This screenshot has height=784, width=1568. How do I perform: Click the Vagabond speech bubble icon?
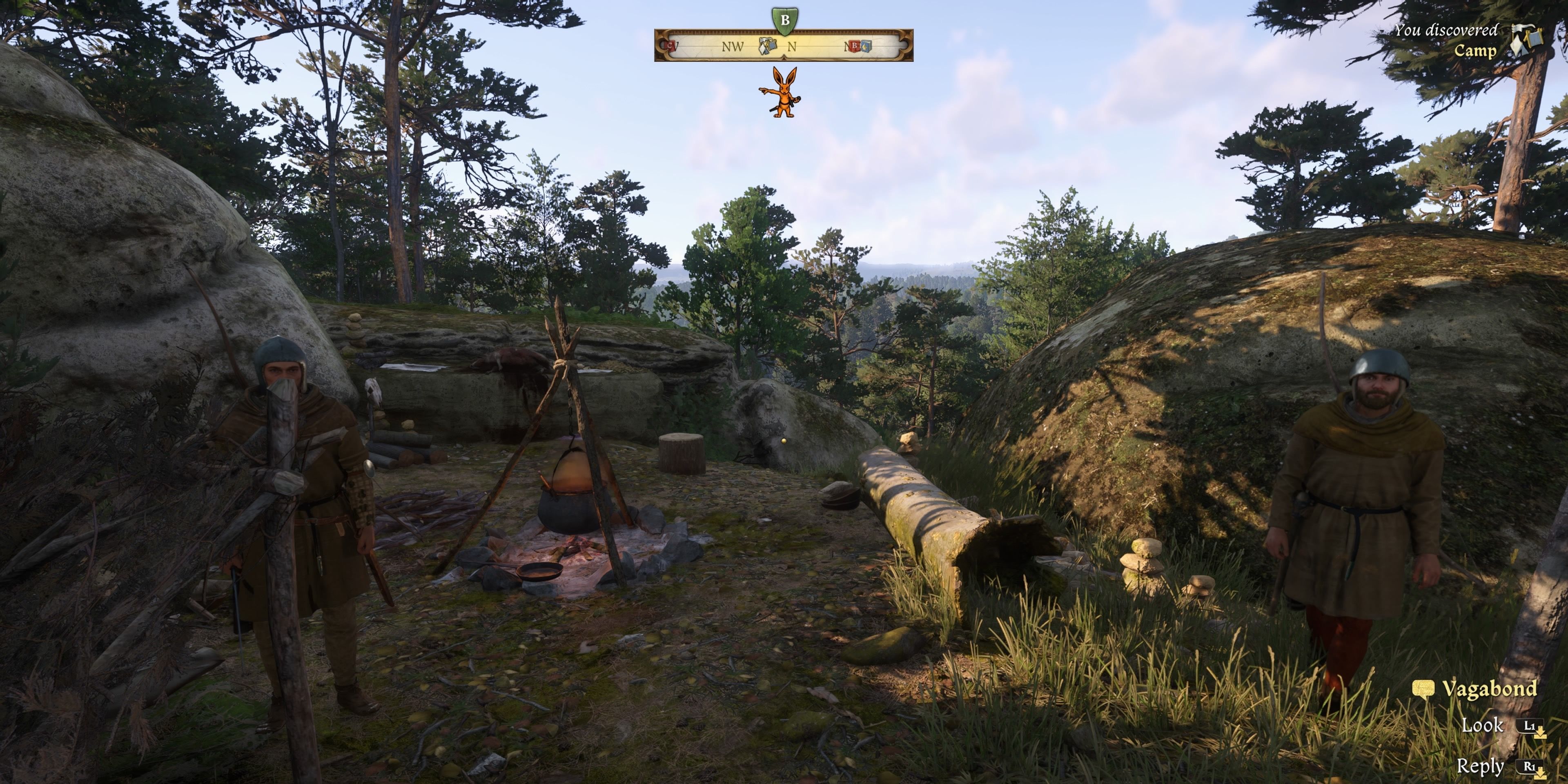tap(1424, 688)
